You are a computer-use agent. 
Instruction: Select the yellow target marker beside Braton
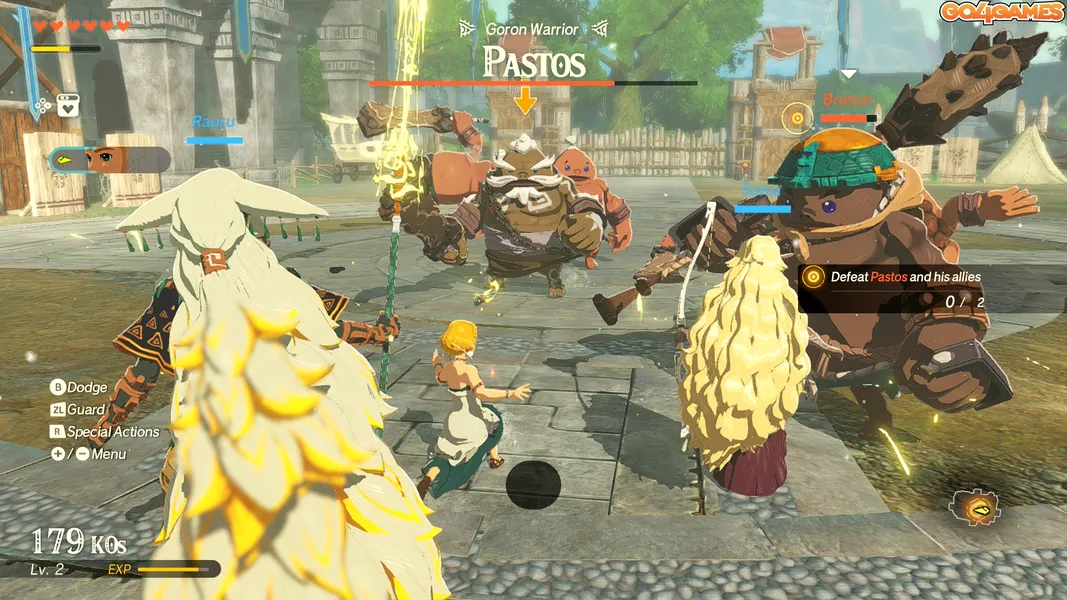[x=796, y=118]
